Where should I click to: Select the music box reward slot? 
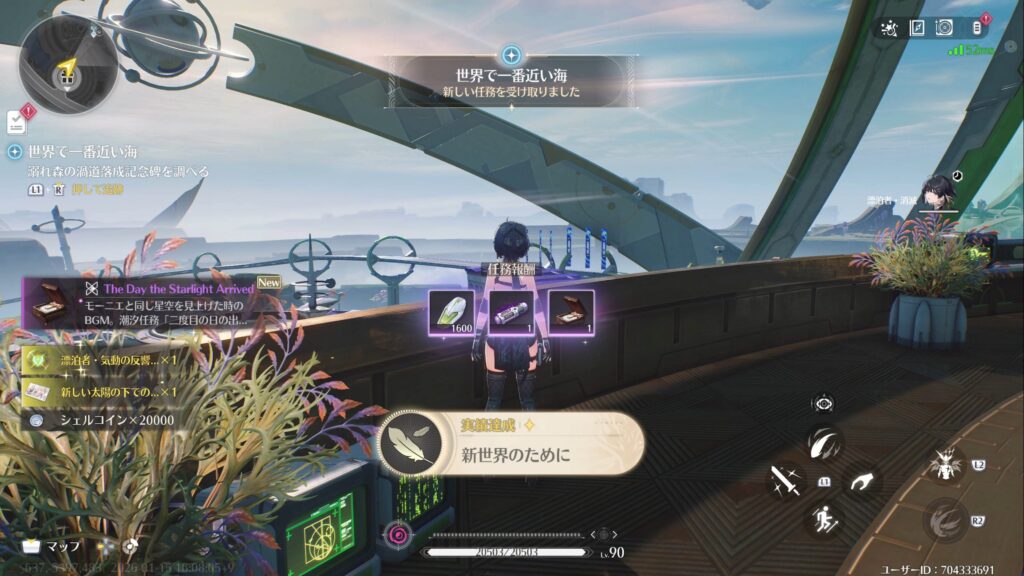[x=571, y=309]
